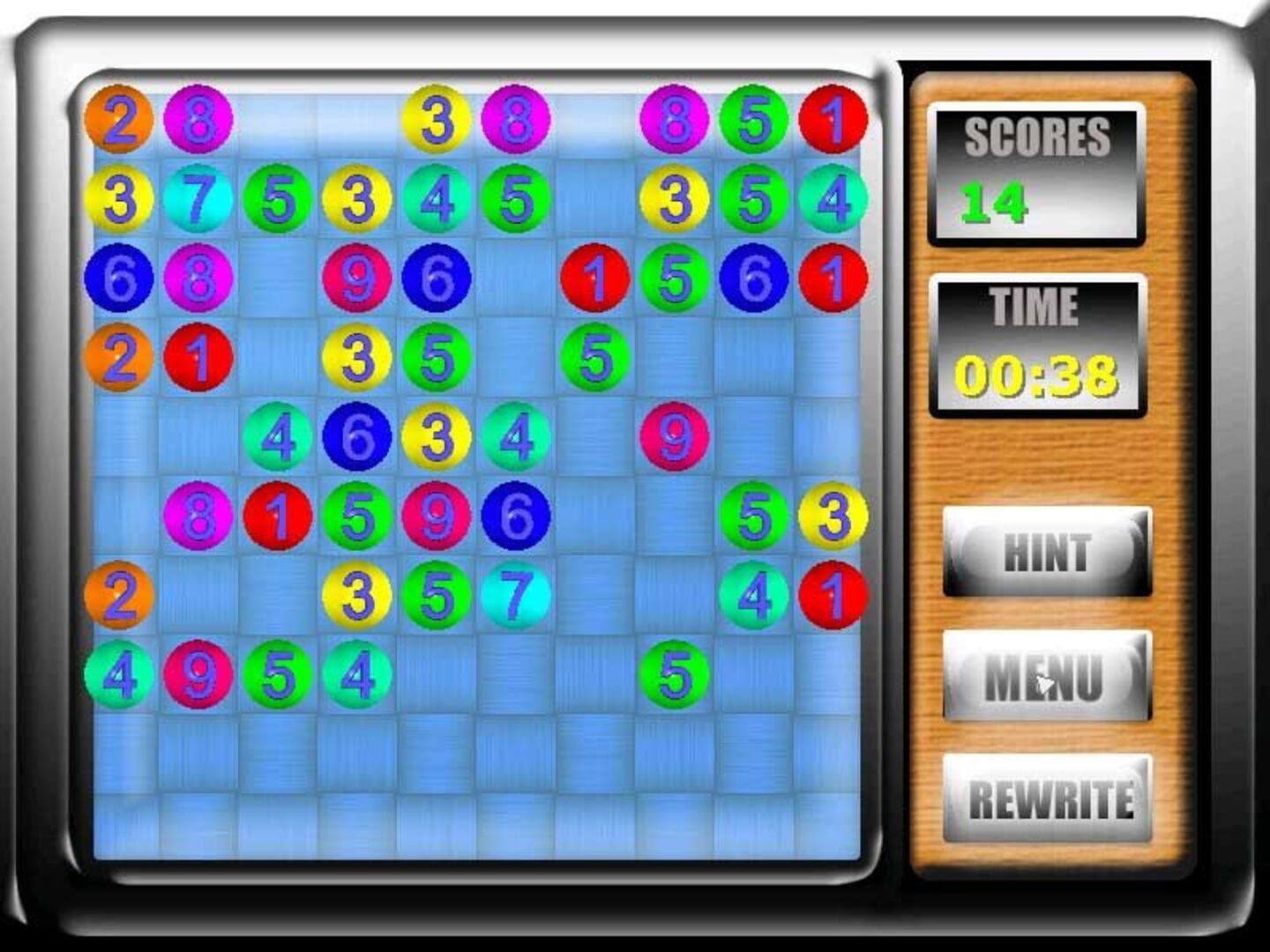Click the TIME display showing 00:38

coord(1036,344)
